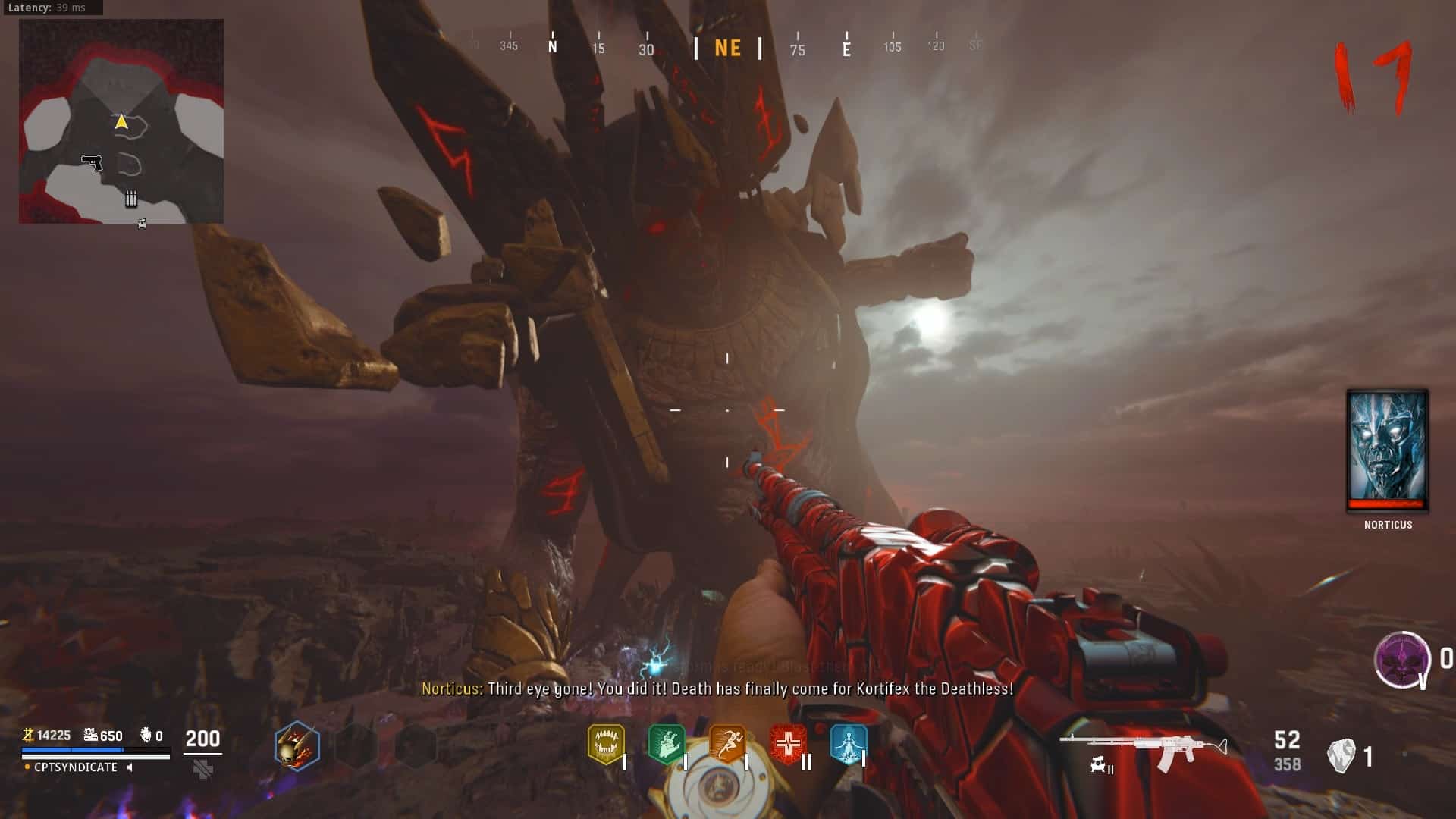
Task: Click the blue glowing-figure perk icon
Action: [848, 744]
